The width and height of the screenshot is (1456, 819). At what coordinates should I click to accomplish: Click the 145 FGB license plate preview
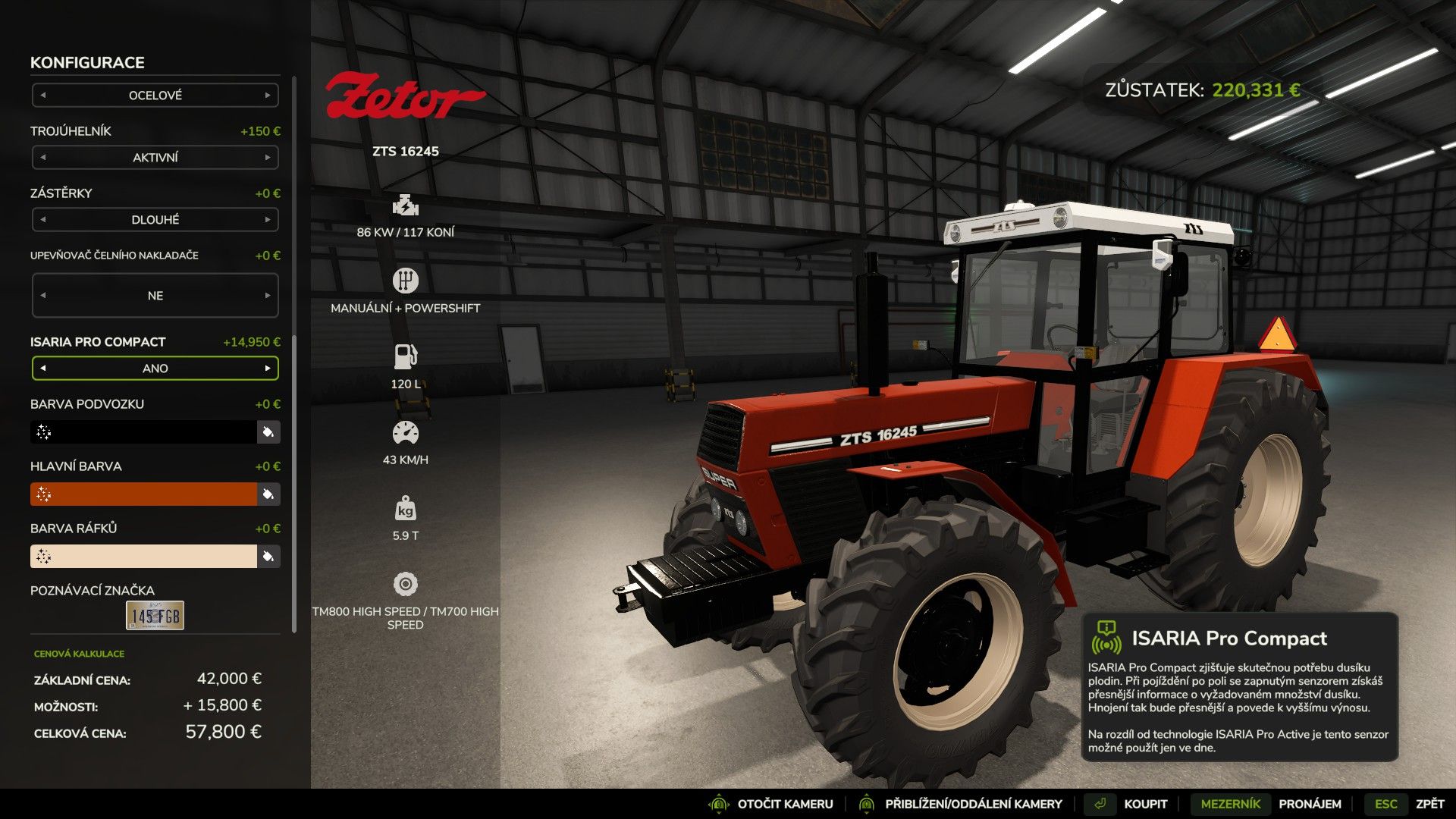[154, 616]
